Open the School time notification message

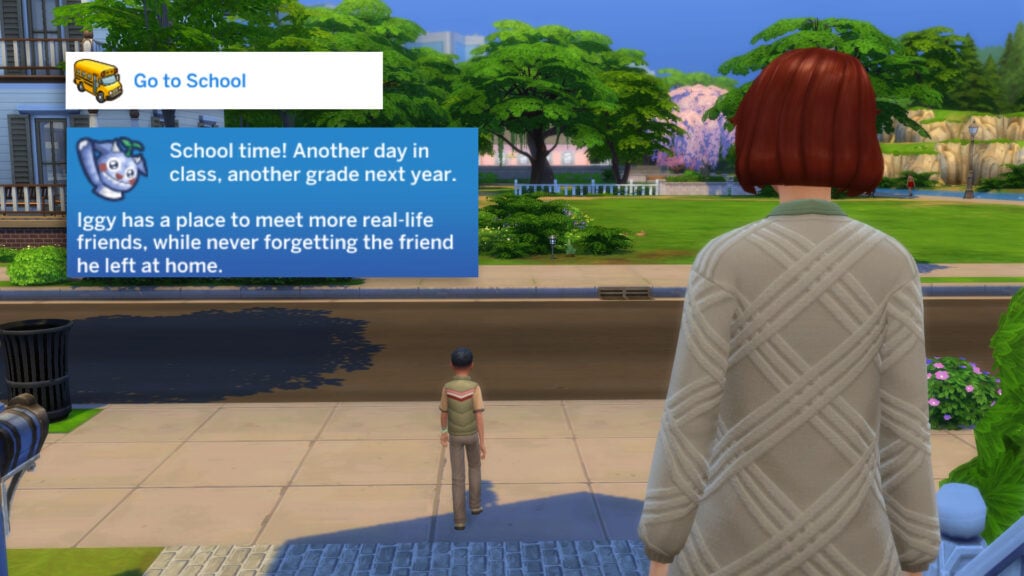coord(272,202)
